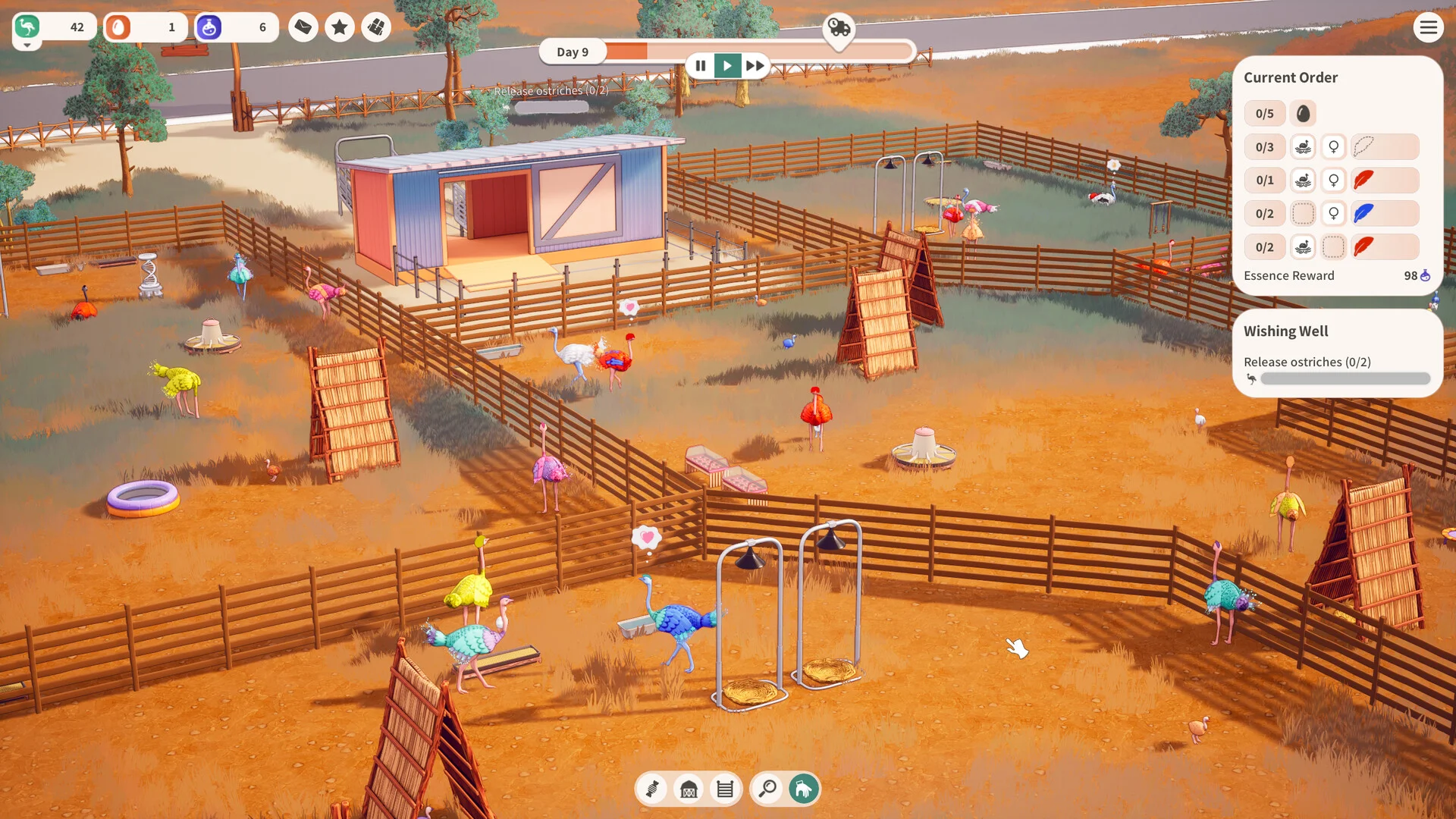Select the egg counter icon
Screen dimensions: 1456x819
118,28
